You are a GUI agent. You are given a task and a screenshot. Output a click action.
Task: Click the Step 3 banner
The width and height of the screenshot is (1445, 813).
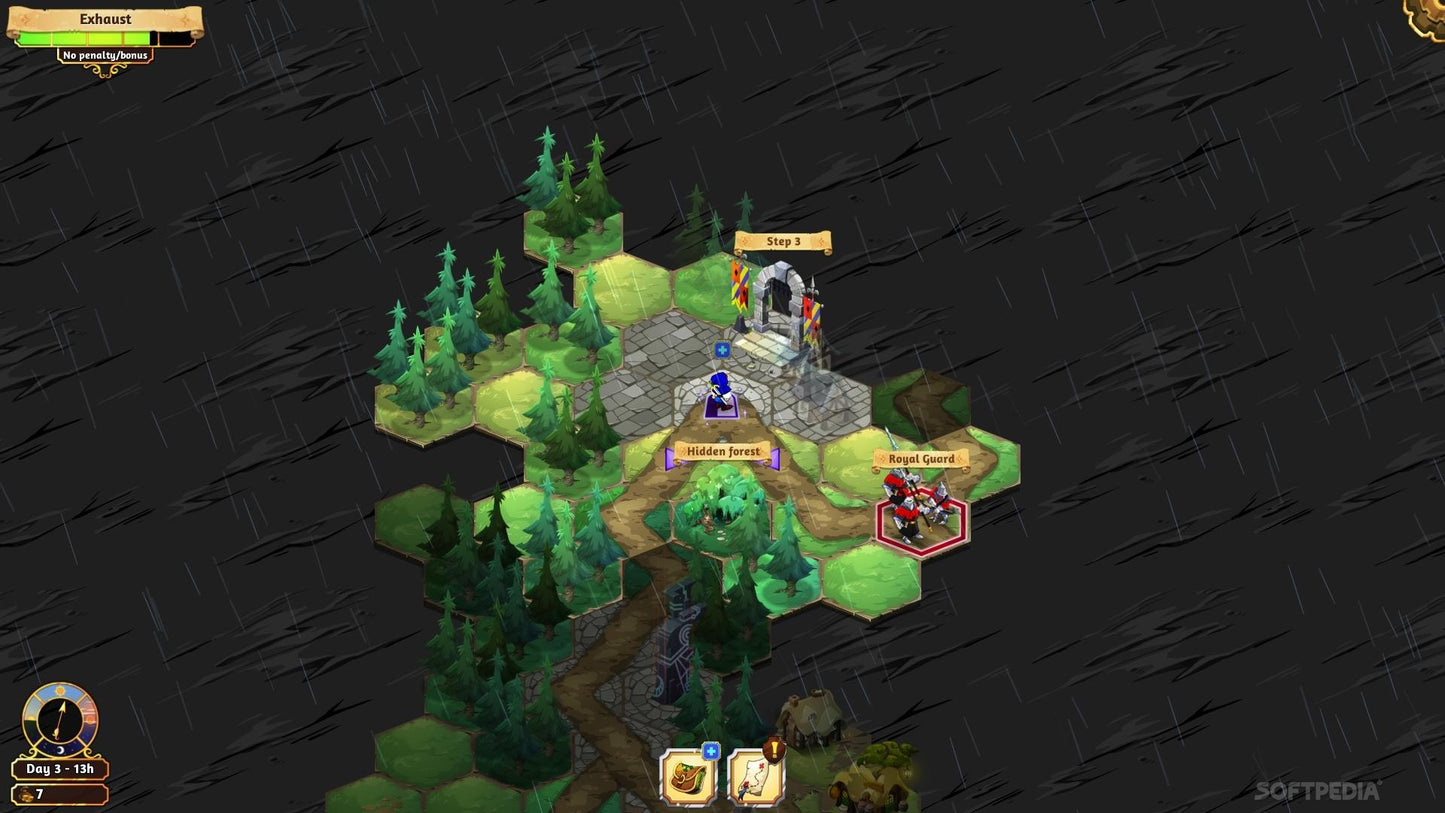[784, 241]
